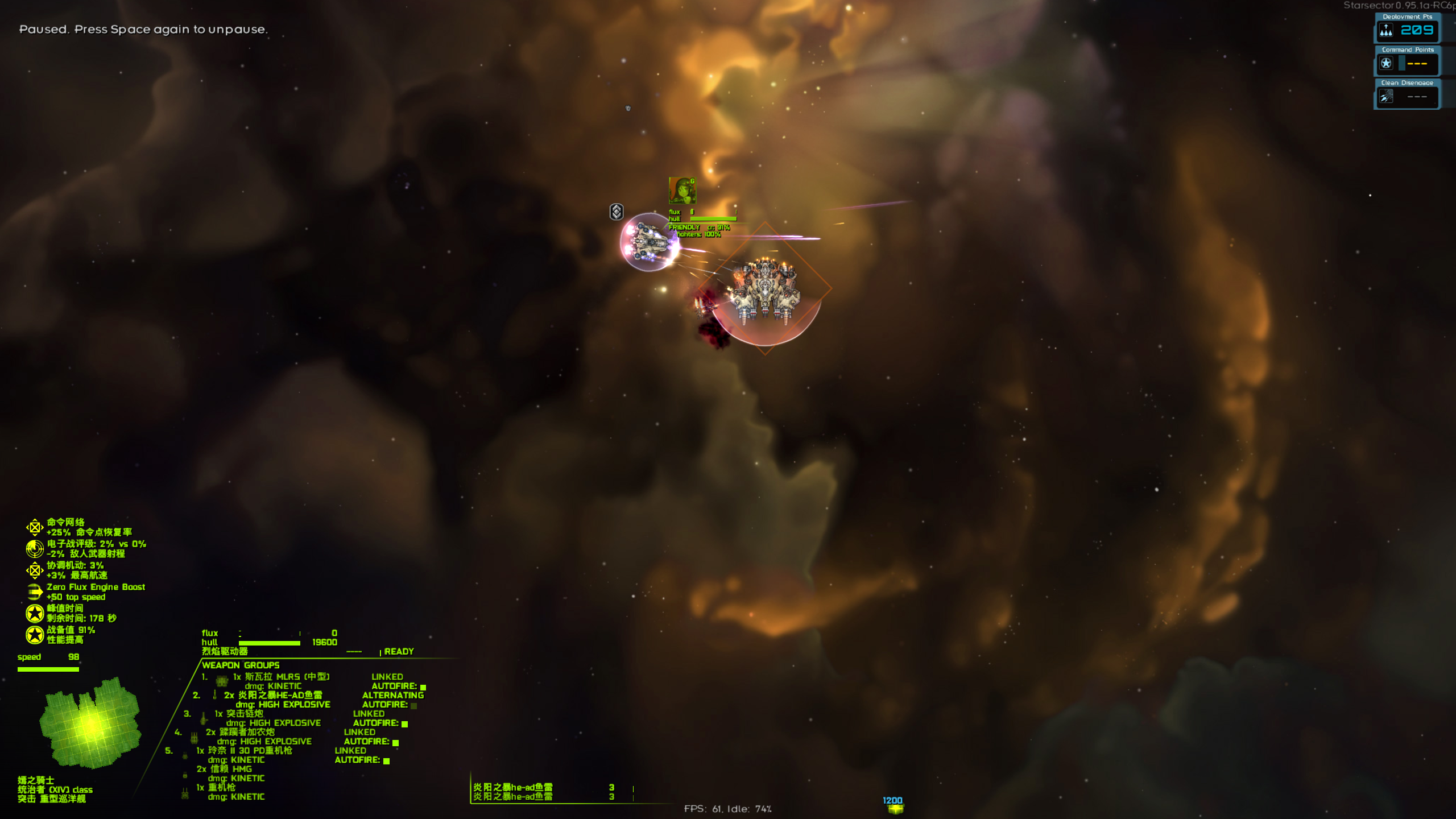Screen dimensions: 1456x819
Task: Click the Zero Flux Engine Boost icon
Action: (x=35, y=592)
